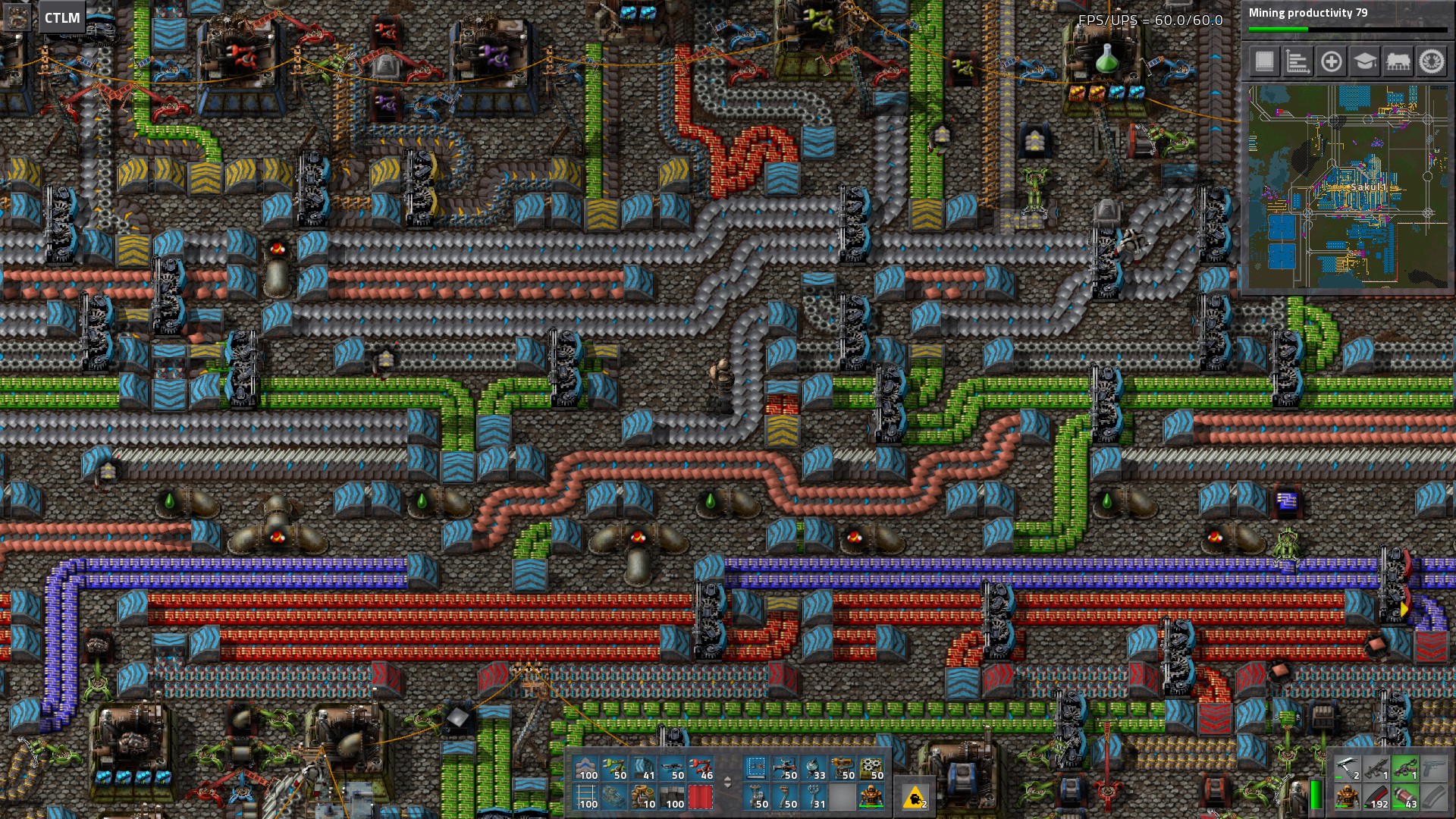Image resolution: width=1456 pixels, height=819 pixels.
Task: Click the quickbar page-down arrow
Action: click(x=727, y=787)
